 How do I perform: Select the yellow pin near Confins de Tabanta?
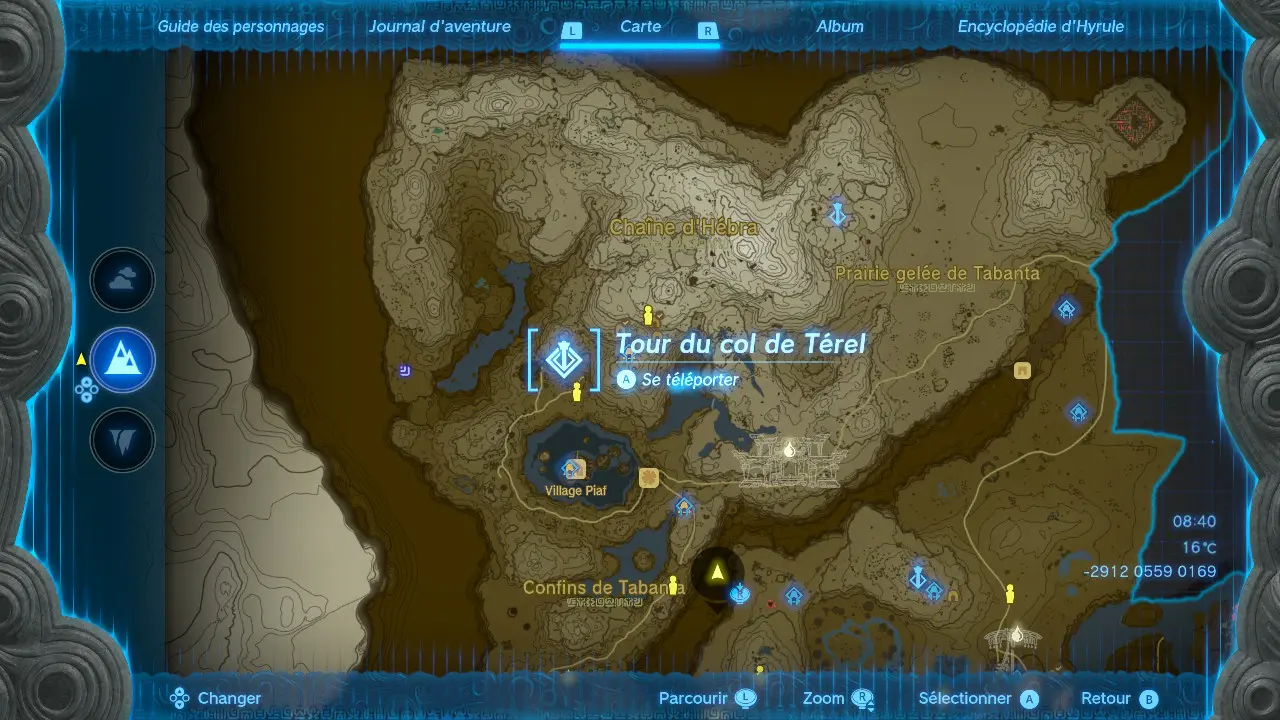click(x=673, y=584)
